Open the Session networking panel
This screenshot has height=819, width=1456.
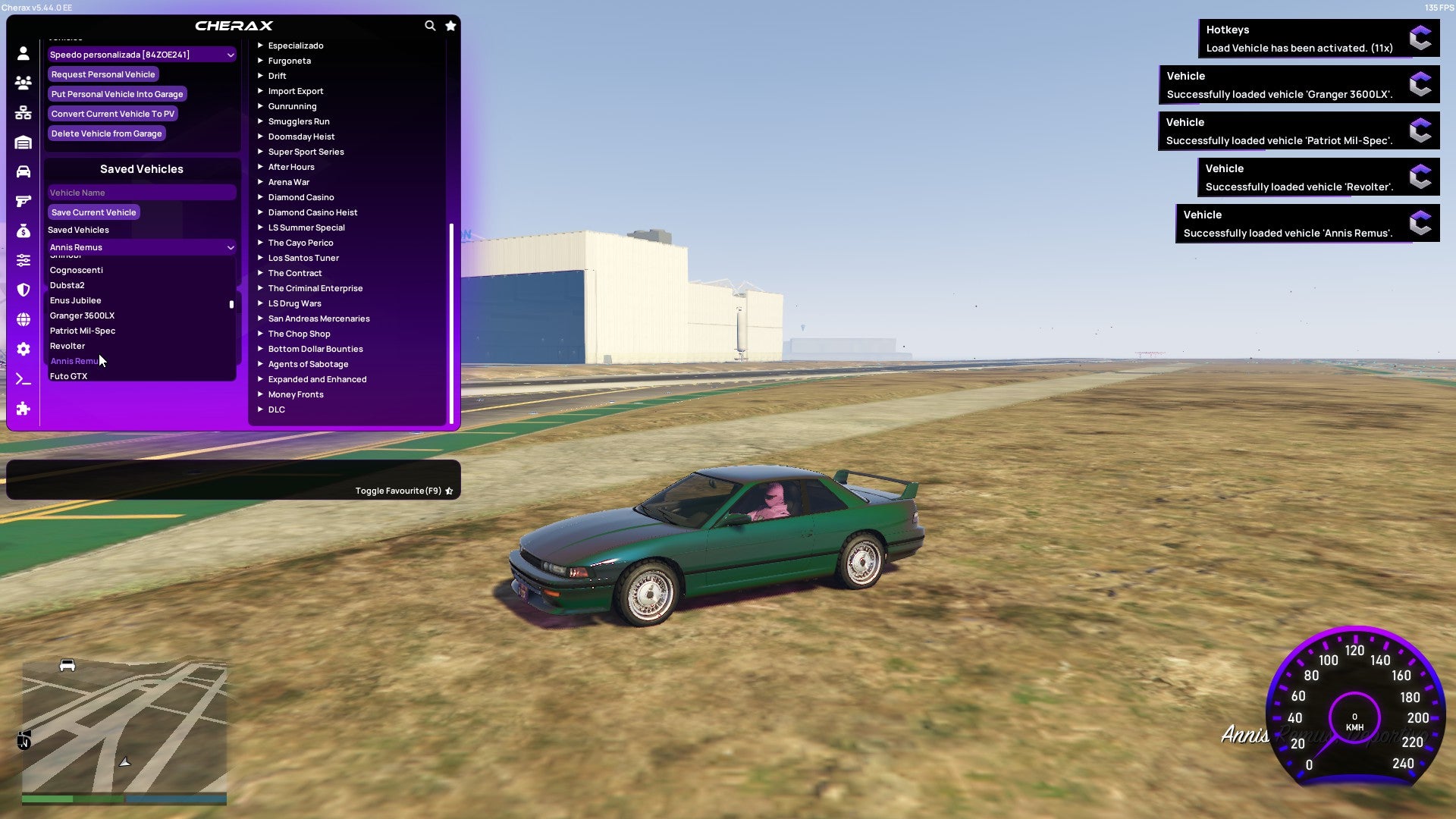coord(23,112)
